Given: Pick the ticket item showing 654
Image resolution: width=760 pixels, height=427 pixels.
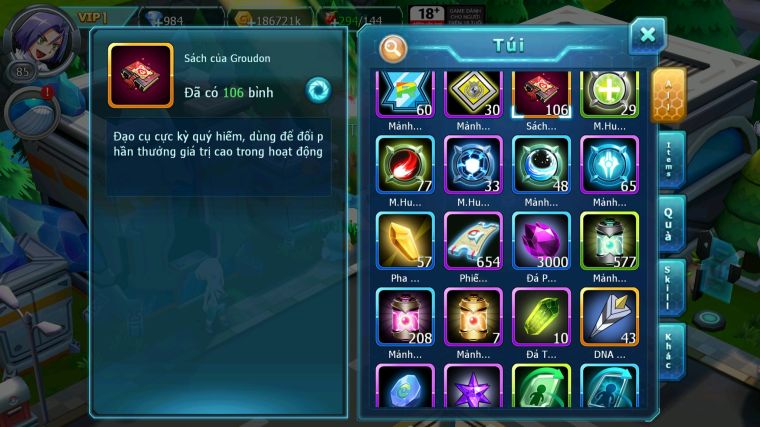Looking at the screenshot, I should 472,240.
